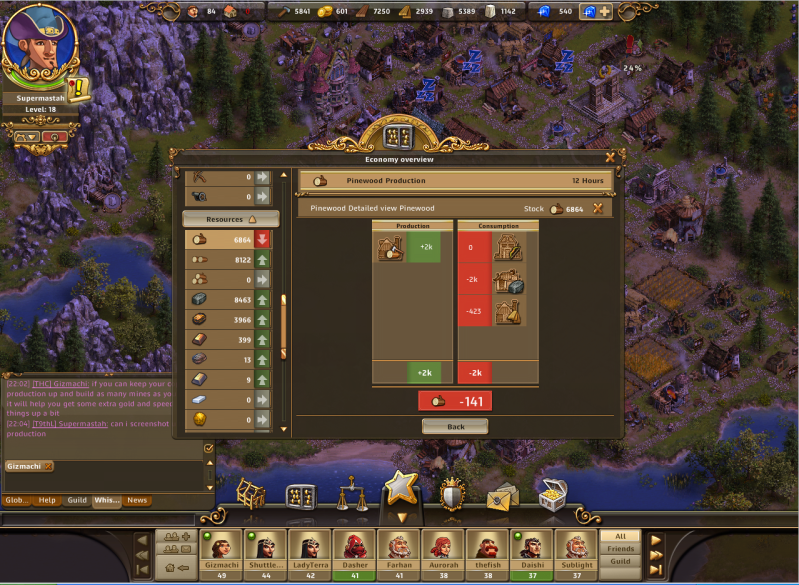799x585 pixels.
Task: Open the Help chat tab
Action: click(x=47, y=500)
